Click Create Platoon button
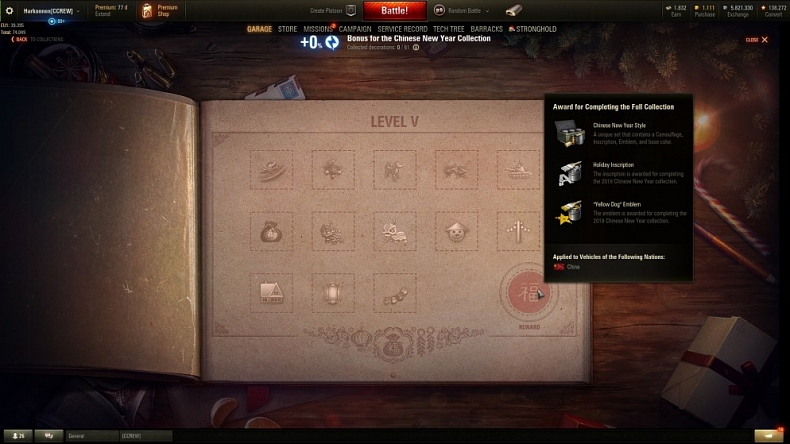The height and width of the screenshot is (444, 790). pos(340,10)
